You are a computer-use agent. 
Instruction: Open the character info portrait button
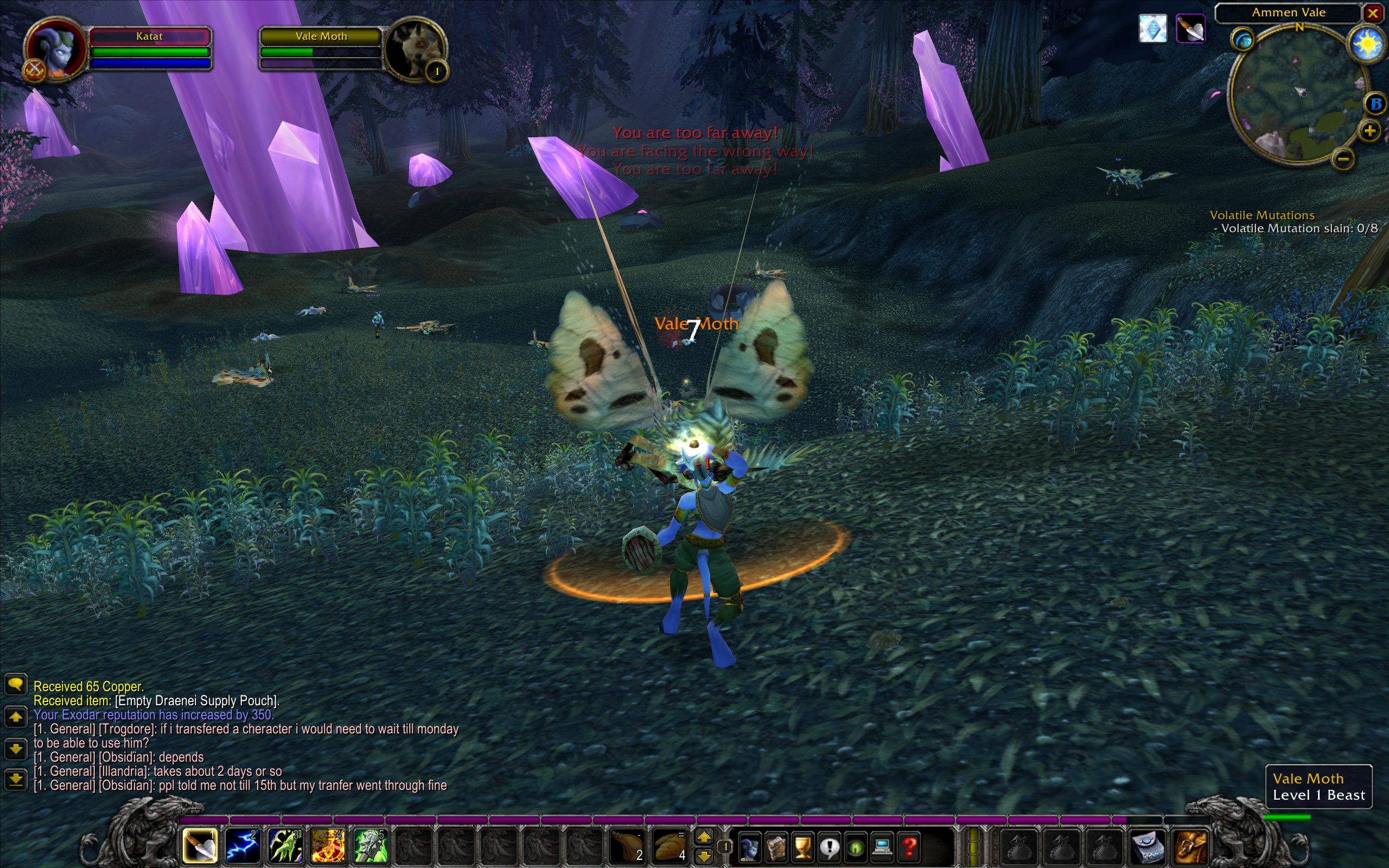749,847
